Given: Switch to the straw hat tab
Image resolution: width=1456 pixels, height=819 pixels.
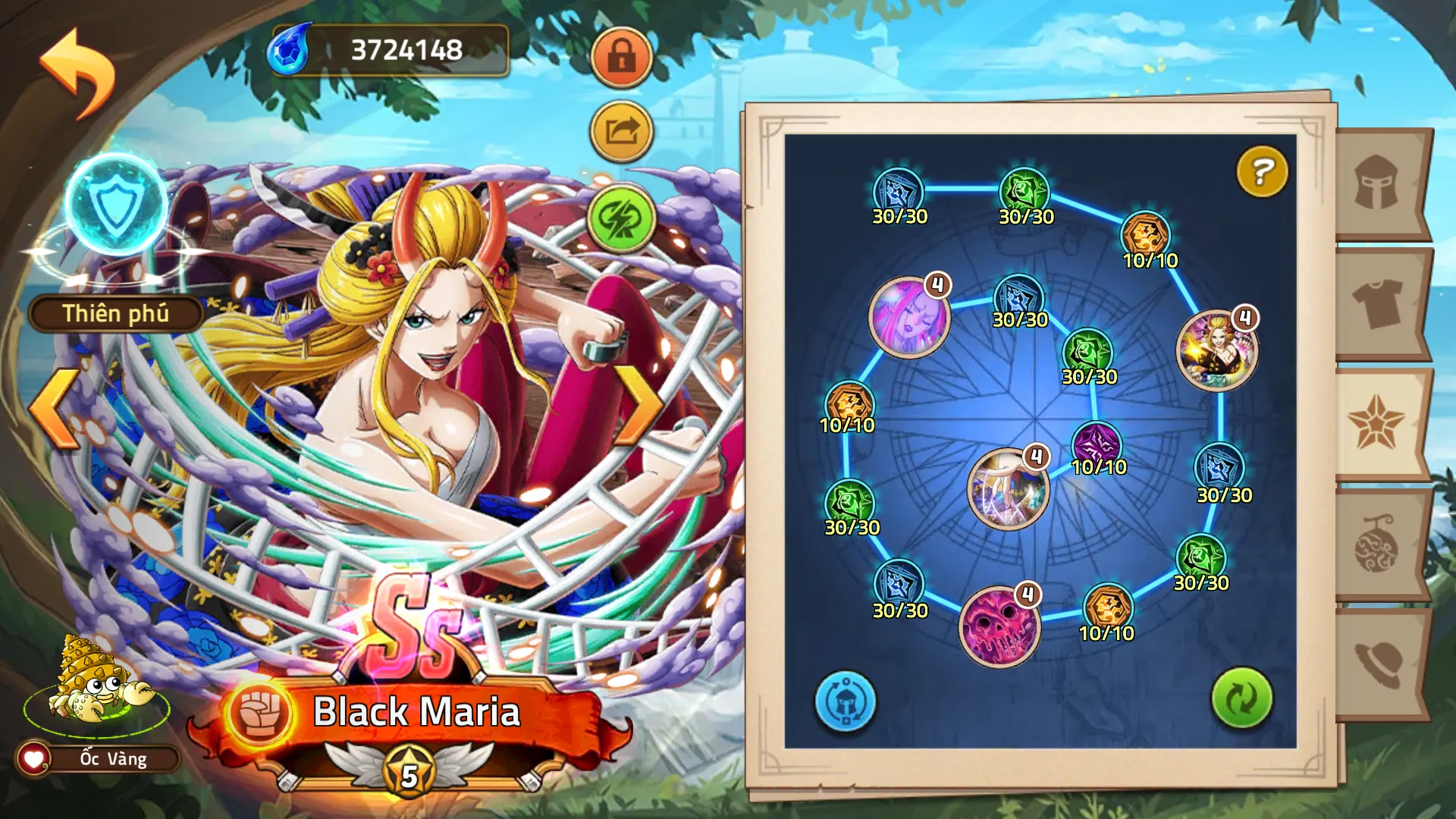Looking at the screenshot, I should (x=1377, y=664).
